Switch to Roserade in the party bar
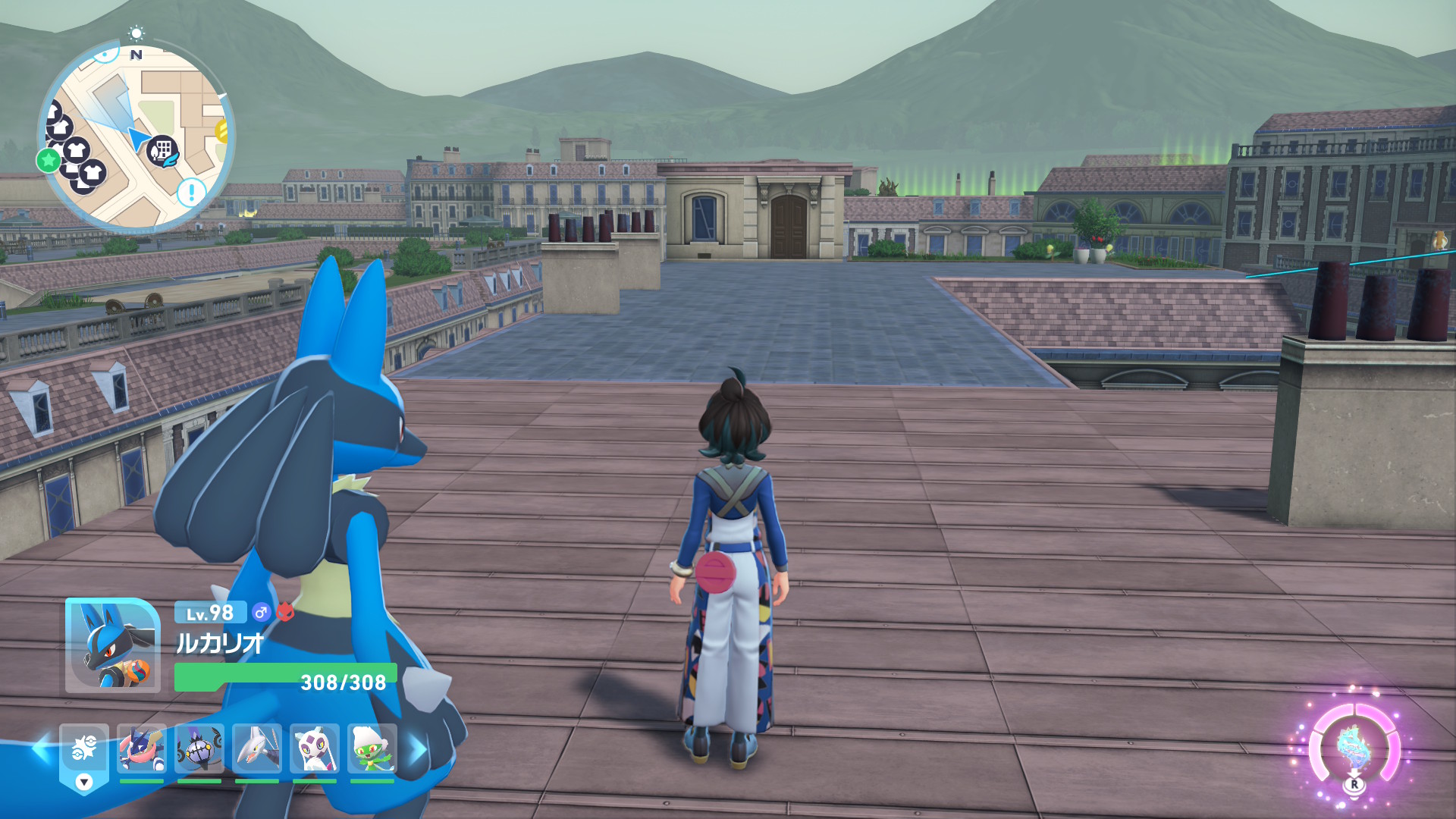 372,748
